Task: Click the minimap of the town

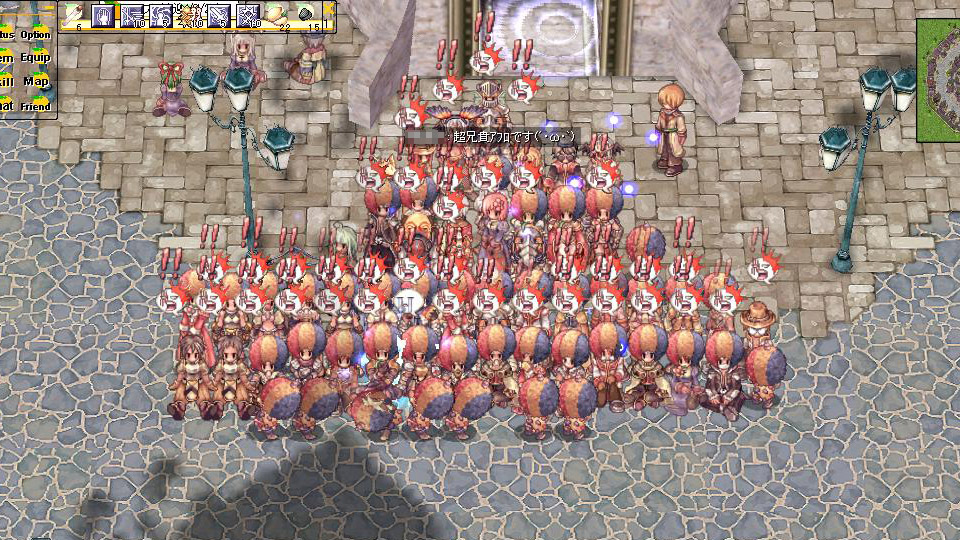Action: pyautogui.click(x=938, y=80)
